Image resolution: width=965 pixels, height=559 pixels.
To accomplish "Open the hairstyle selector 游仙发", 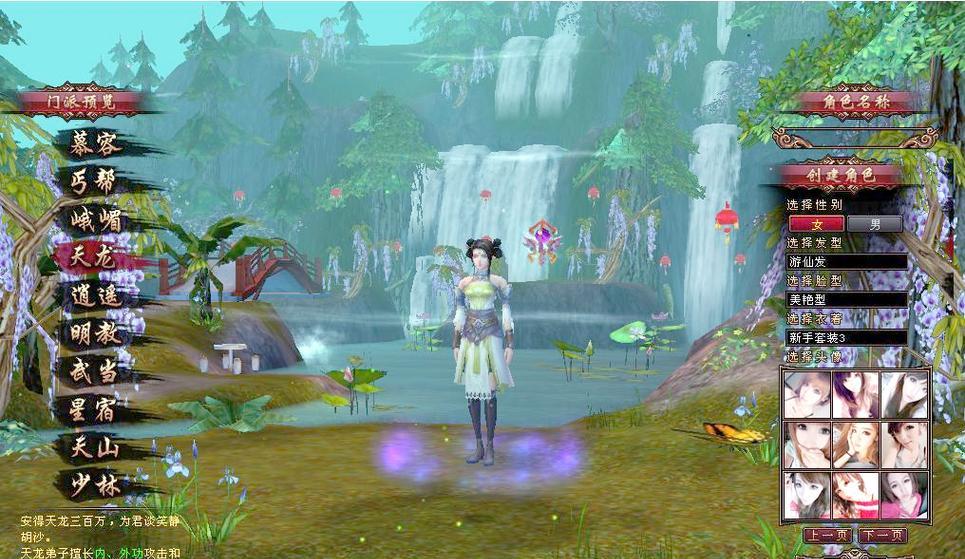I will (x=847, y=262).
